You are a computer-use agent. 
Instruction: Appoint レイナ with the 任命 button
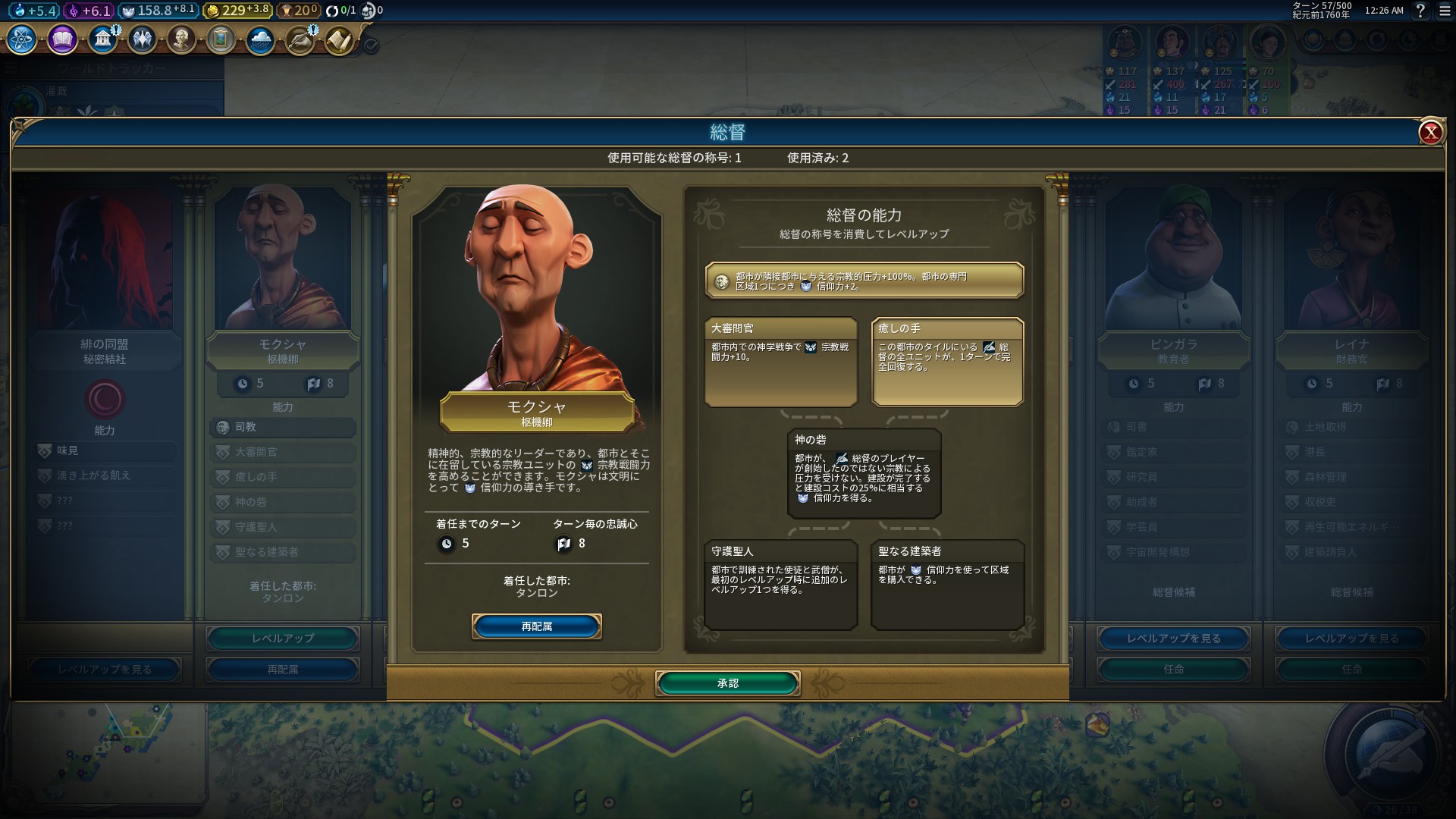(x=1351, y=670)
